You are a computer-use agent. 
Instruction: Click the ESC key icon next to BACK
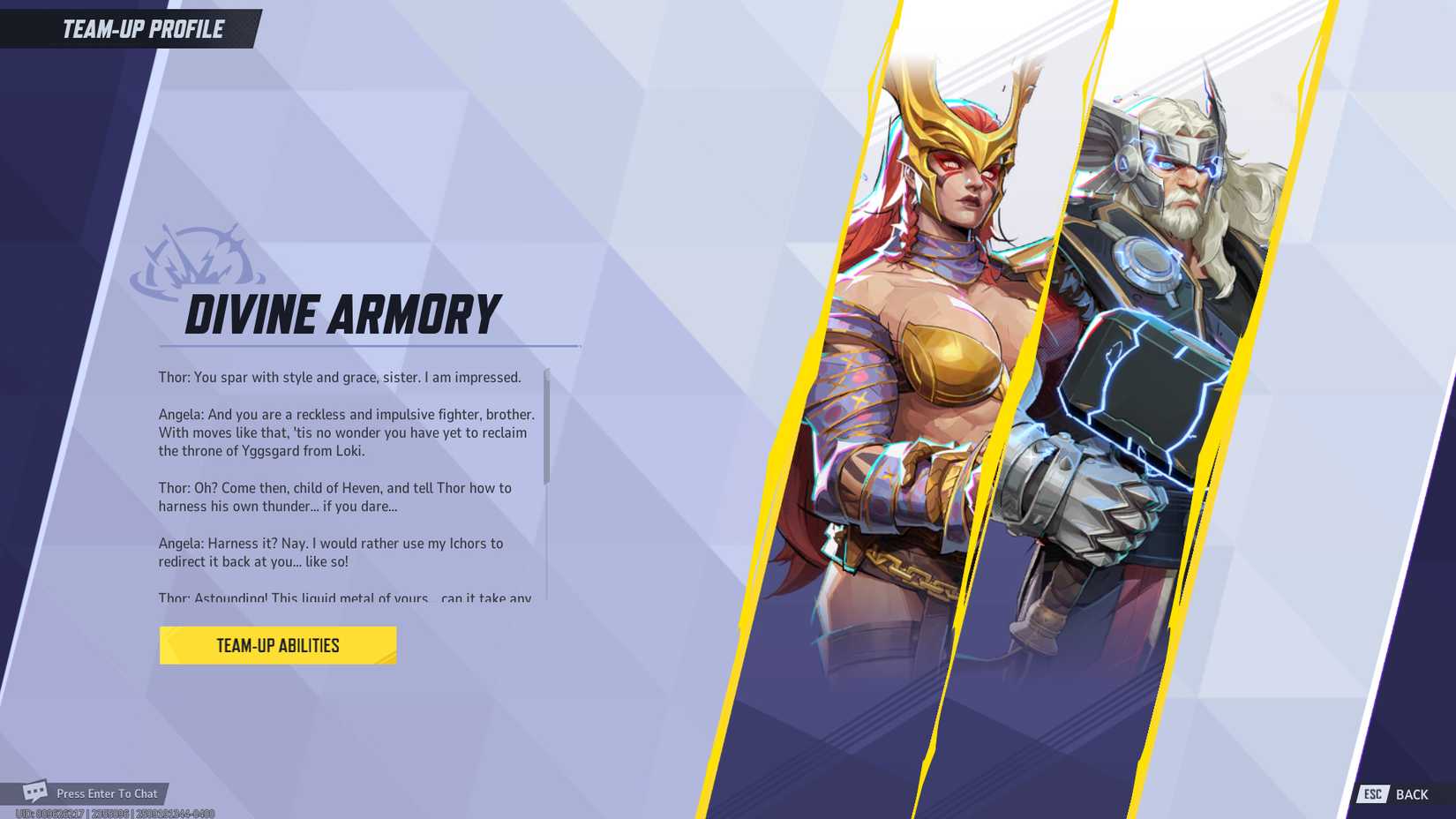tap(1375, 793)
